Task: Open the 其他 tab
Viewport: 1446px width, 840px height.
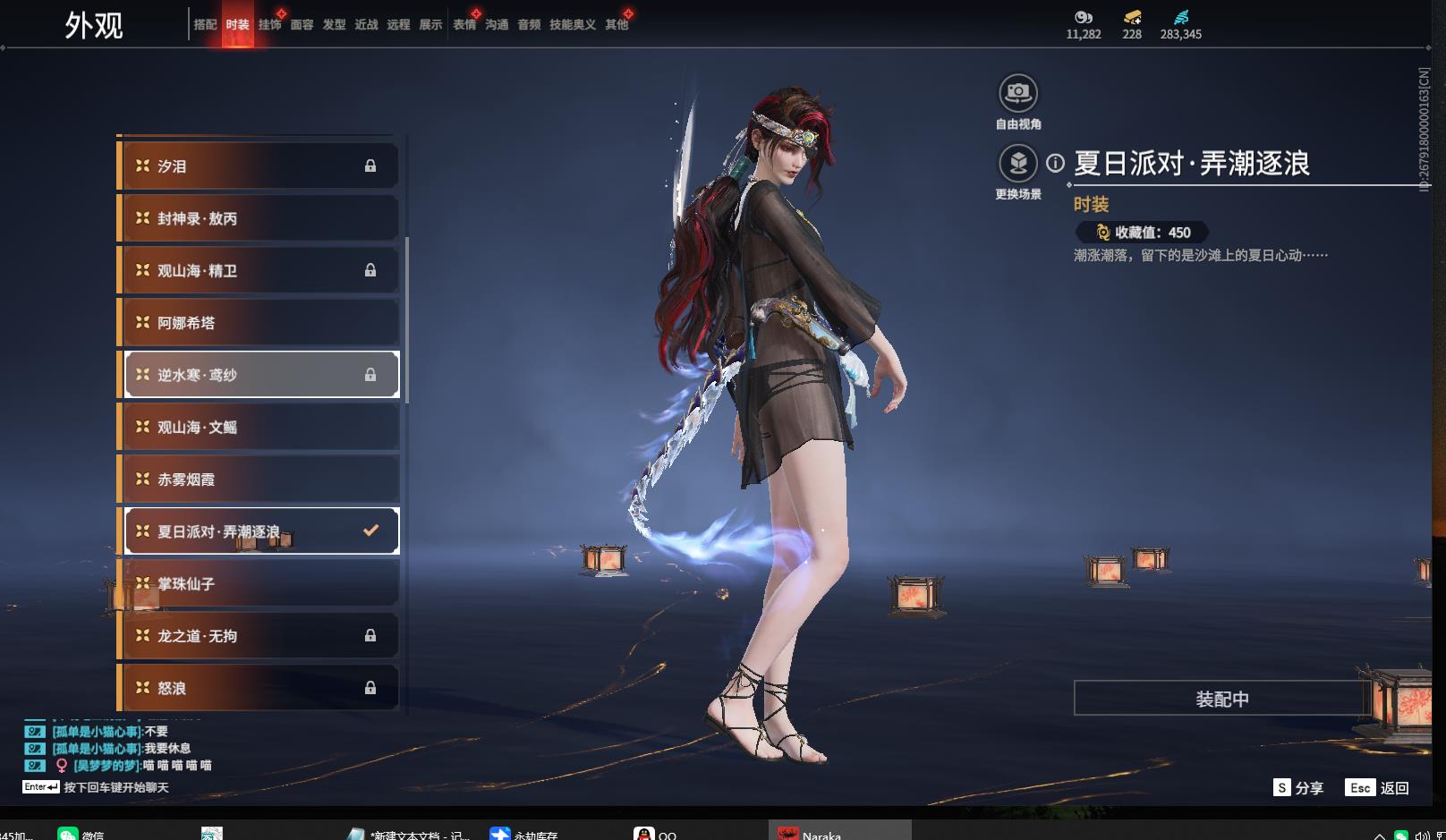Action: (617, 25)
